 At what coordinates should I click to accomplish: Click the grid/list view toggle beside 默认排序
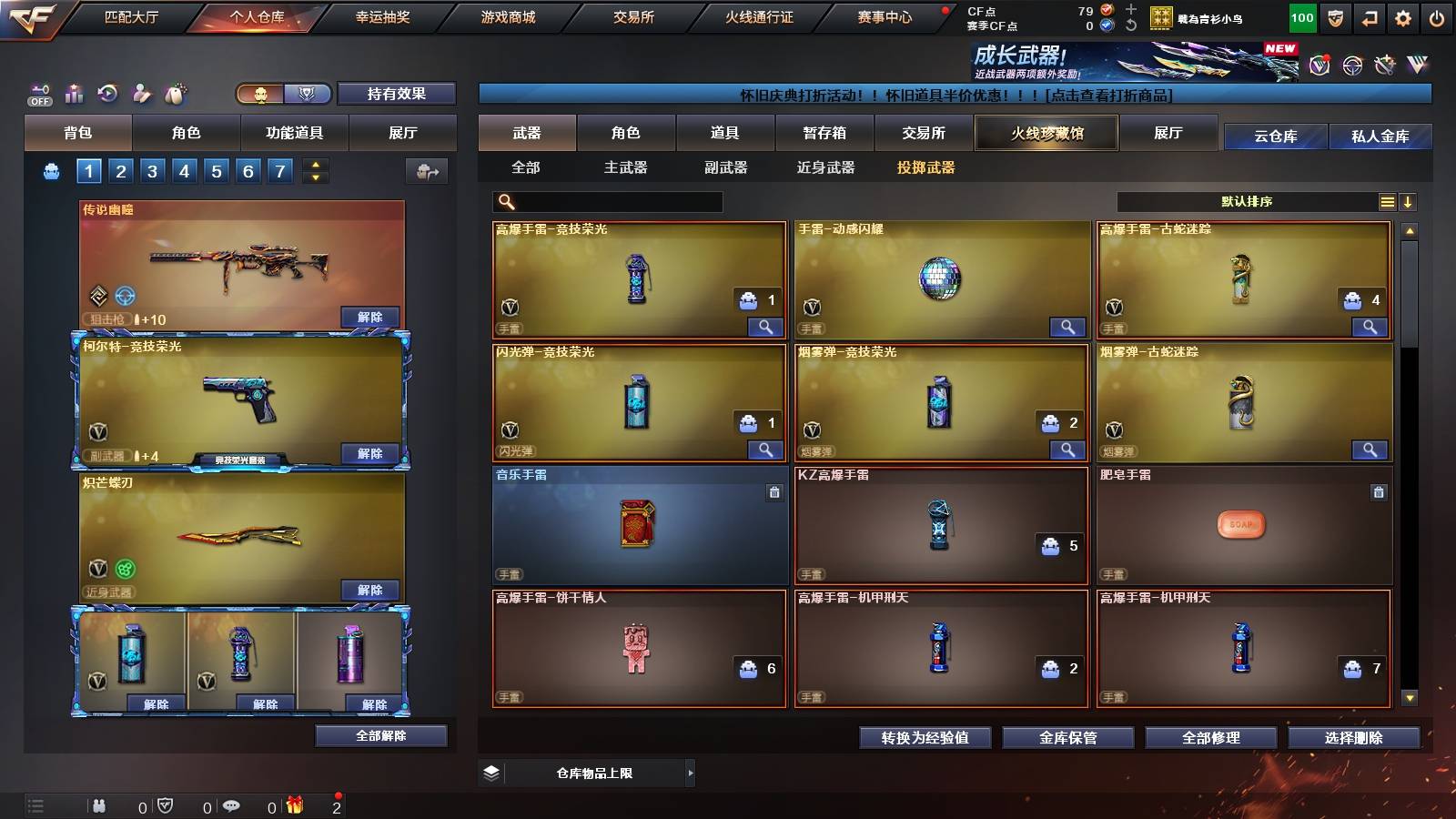(x=1388, y=202)
